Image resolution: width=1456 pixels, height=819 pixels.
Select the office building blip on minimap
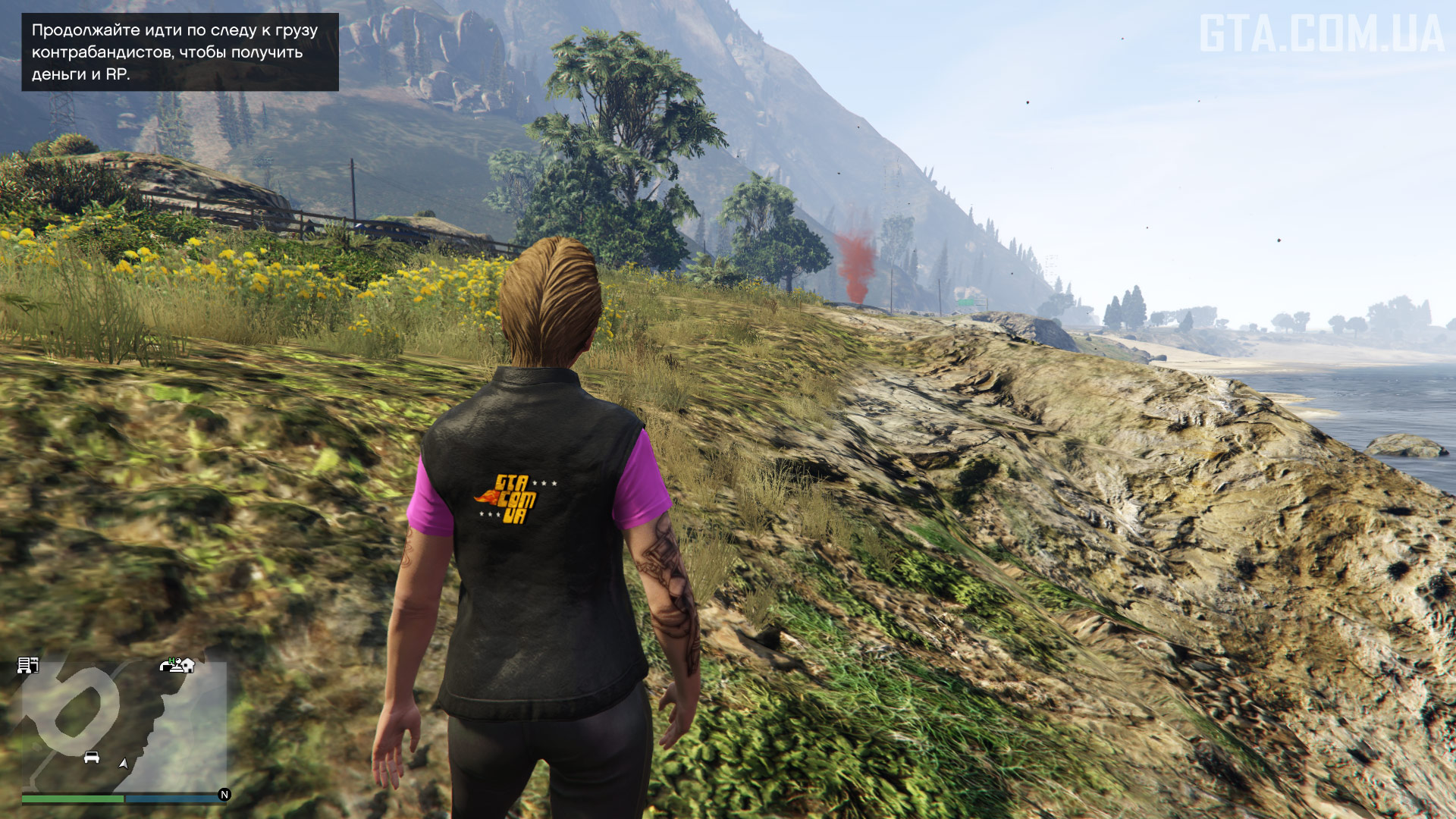[x=28, y=666]
